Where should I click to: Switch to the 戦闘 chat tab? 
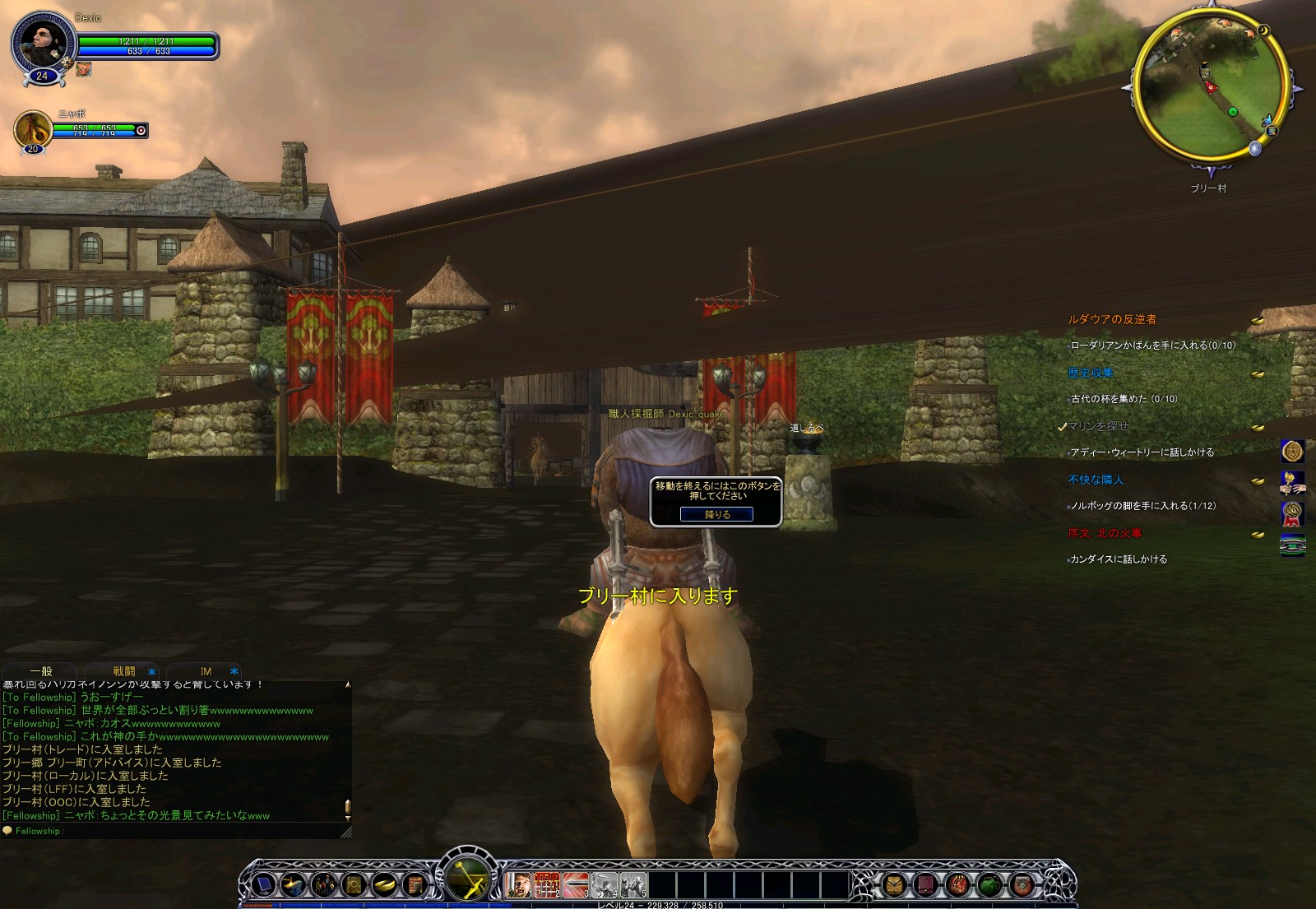click(x=124, y=671)
